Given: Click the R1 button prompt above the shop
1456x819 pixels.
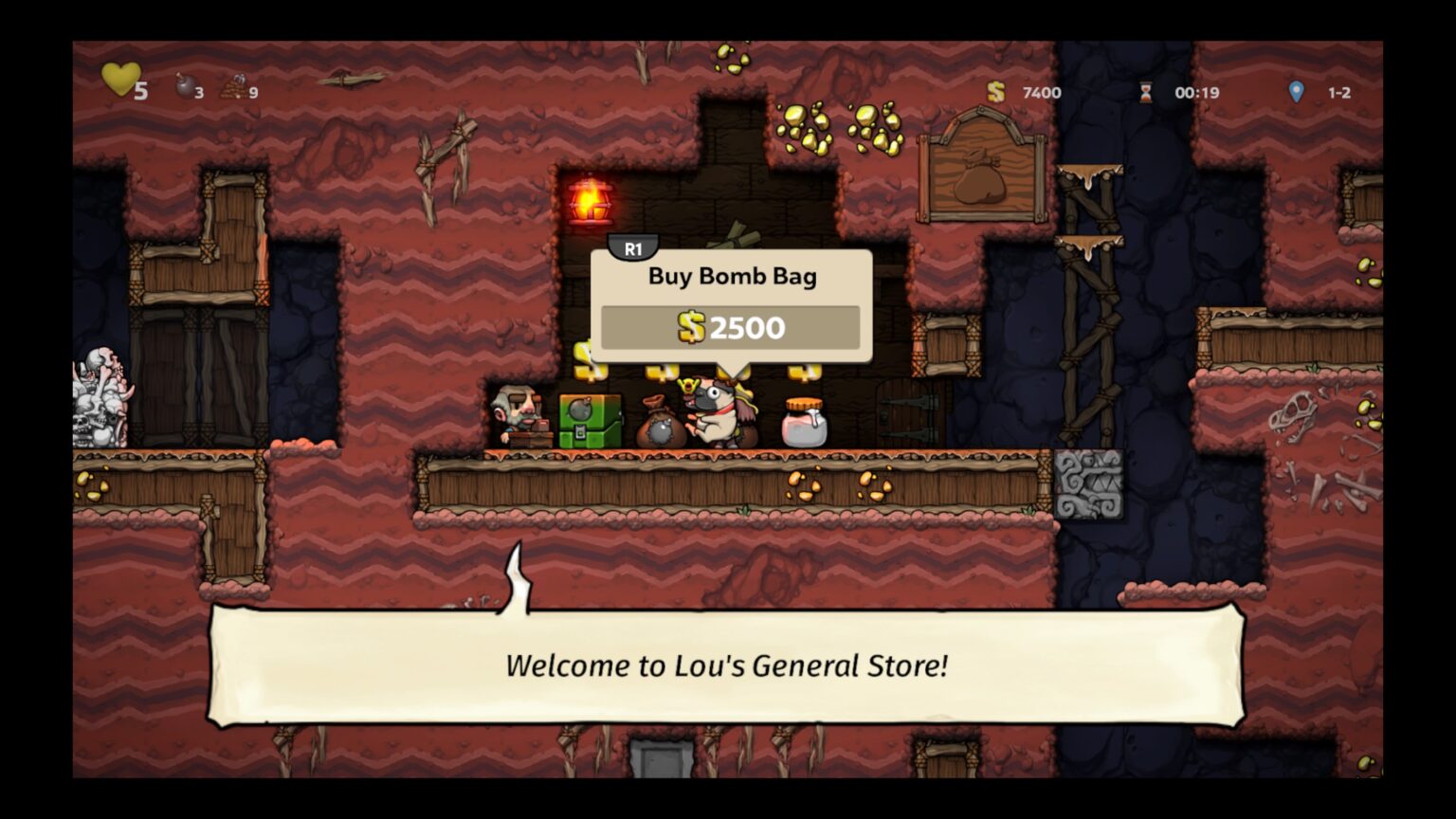Looking at the screenshot, I should (633, 246).
